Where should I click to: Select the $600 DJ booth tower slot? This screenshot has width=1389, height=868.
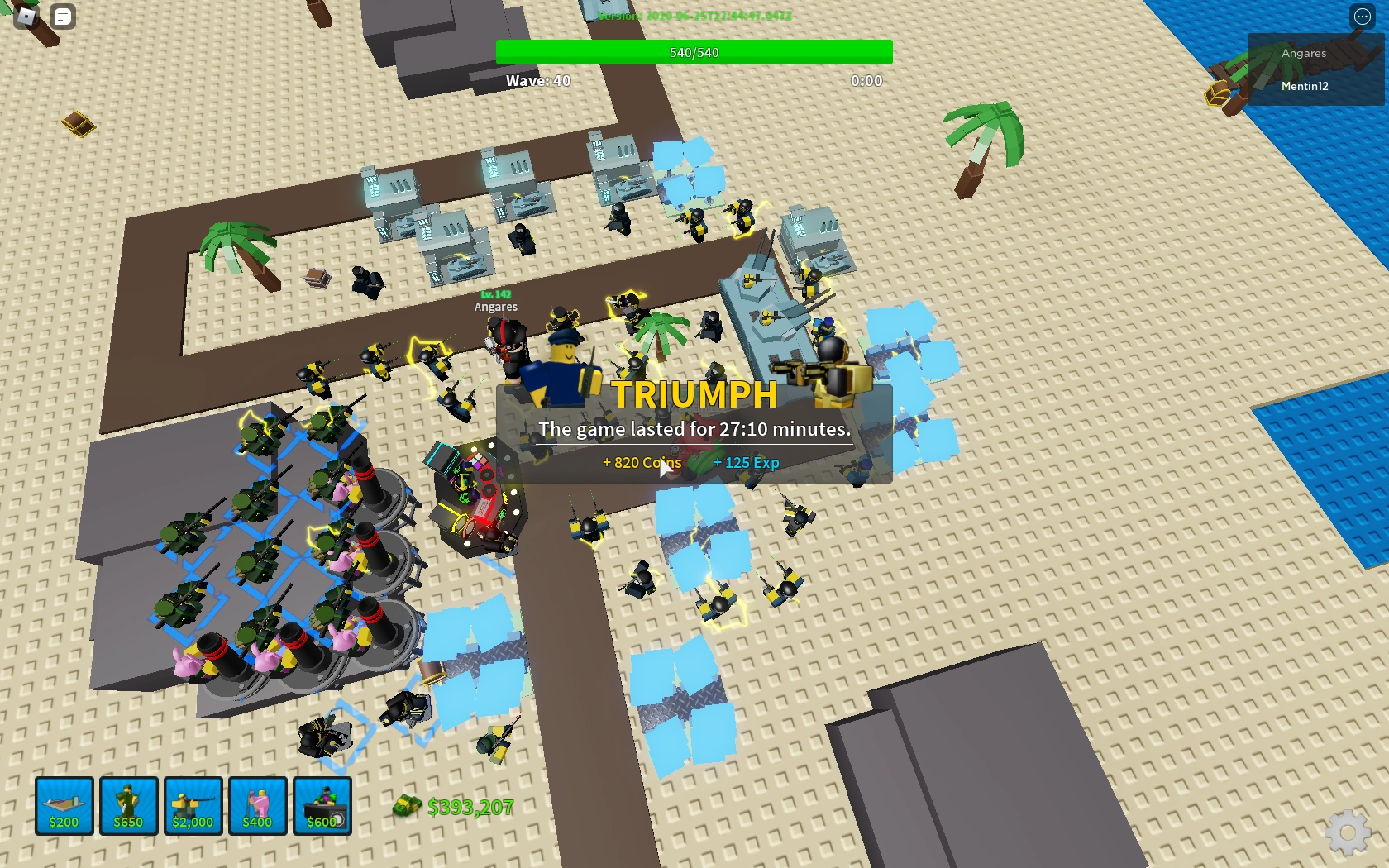pyautogui.click(x=322, y=806)
